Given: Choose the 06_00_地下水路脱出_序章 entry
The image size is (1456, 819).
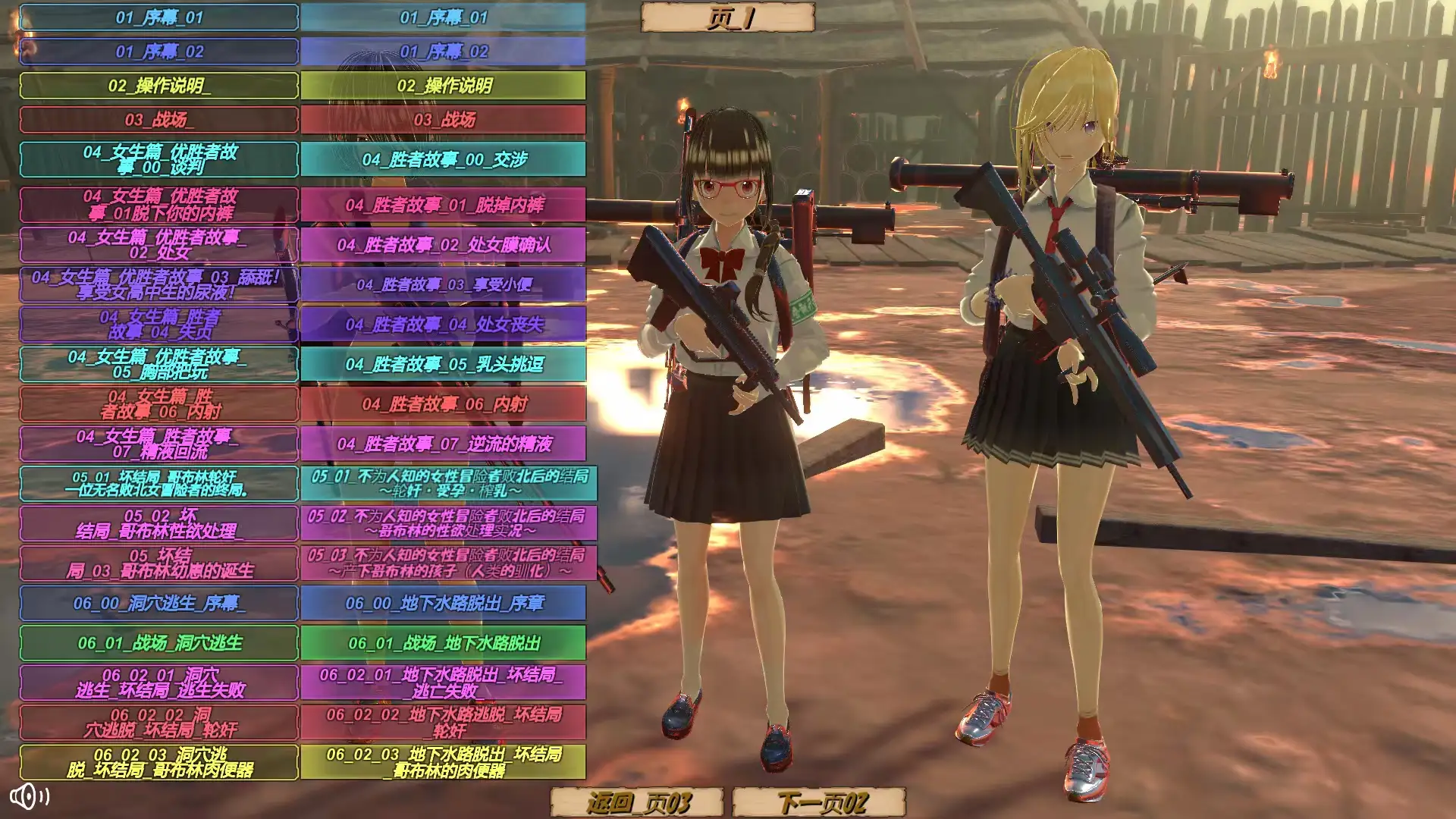Looking at the screenshot, I should [x=444, y=603].
